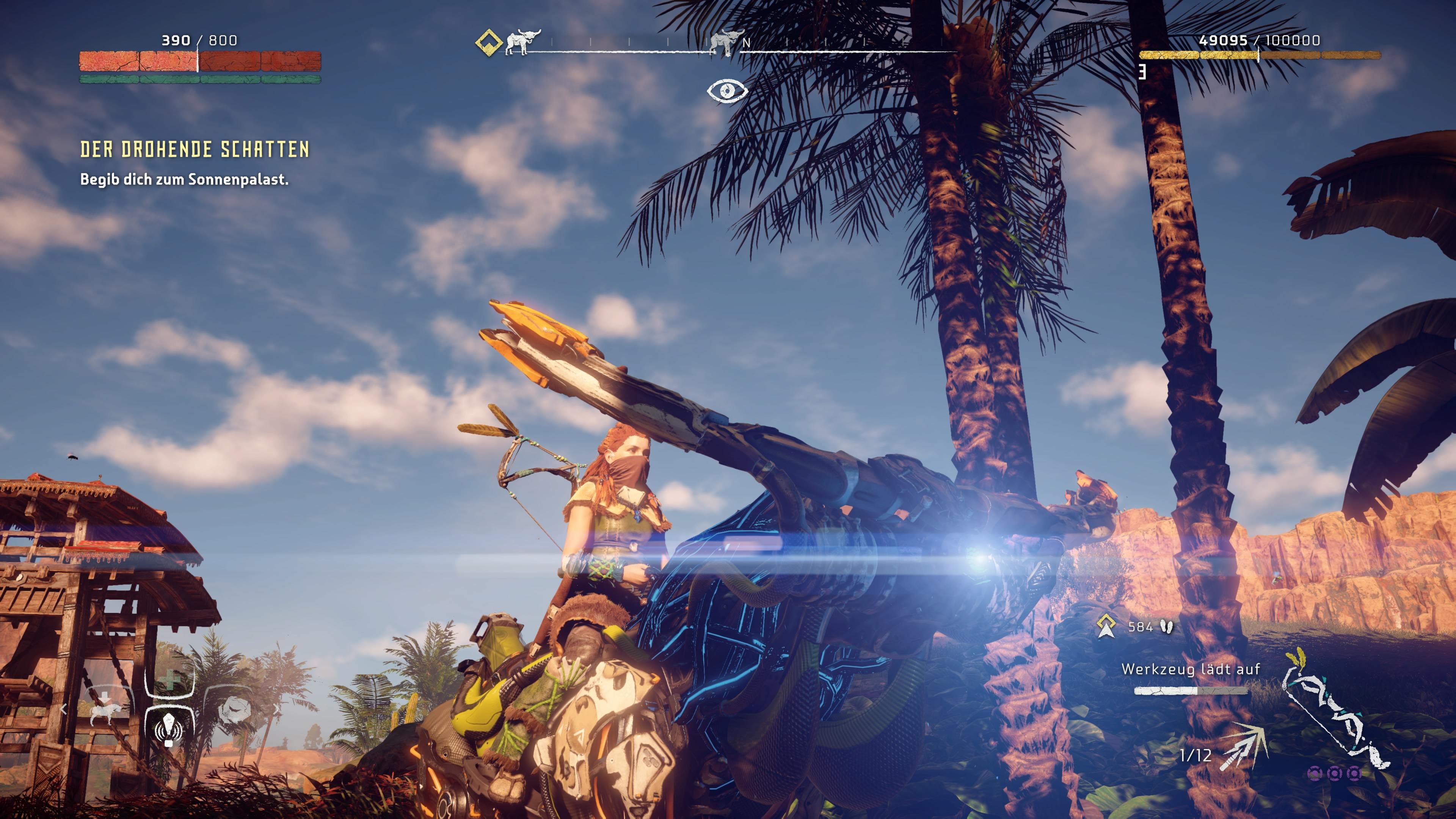The height and width of the screenshot is (819, 1456).
Task: Select the arrow ammo type icon
Action: [1244, 746]
